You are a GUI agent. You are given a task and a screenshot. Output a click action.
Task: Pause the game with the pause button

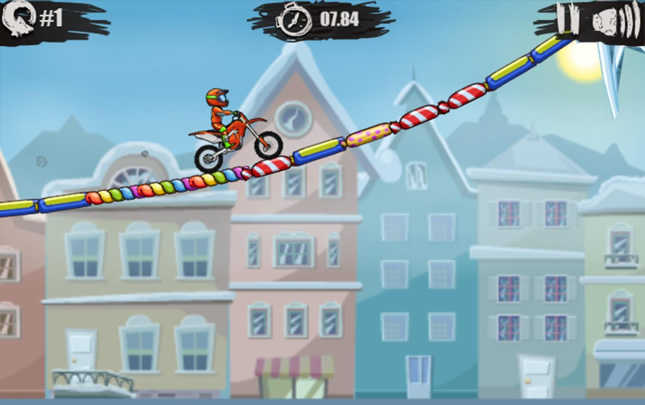point(567,19)
